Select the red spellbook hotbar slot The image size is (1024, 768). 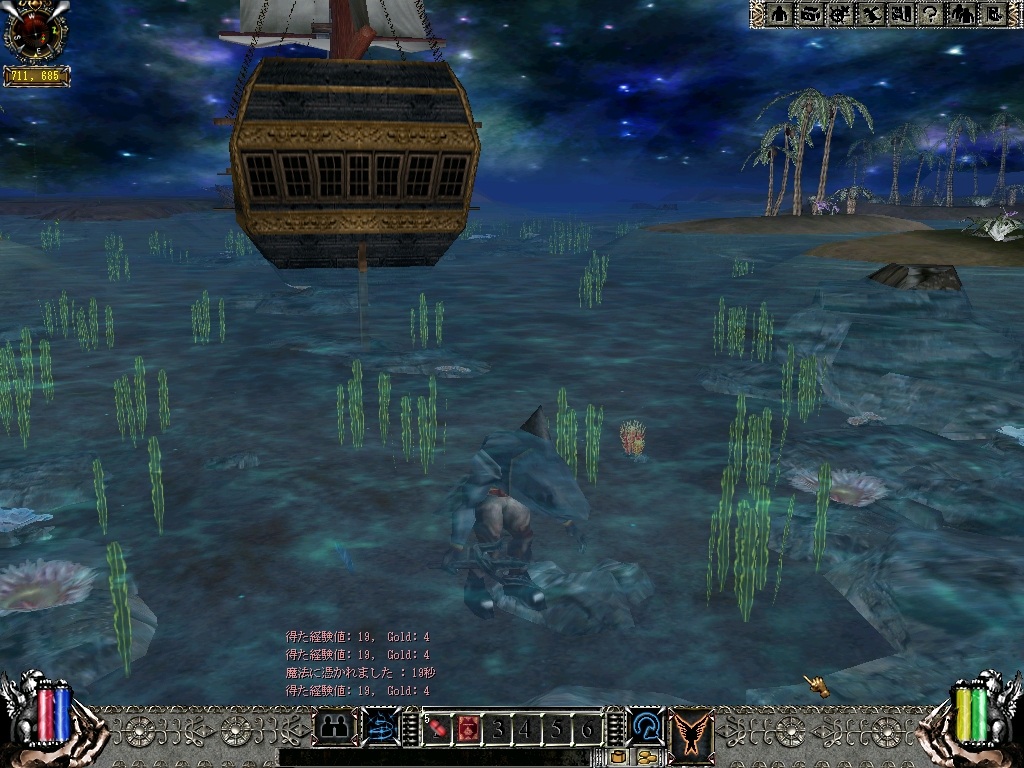pyautogui.click(x=467, y=730)
